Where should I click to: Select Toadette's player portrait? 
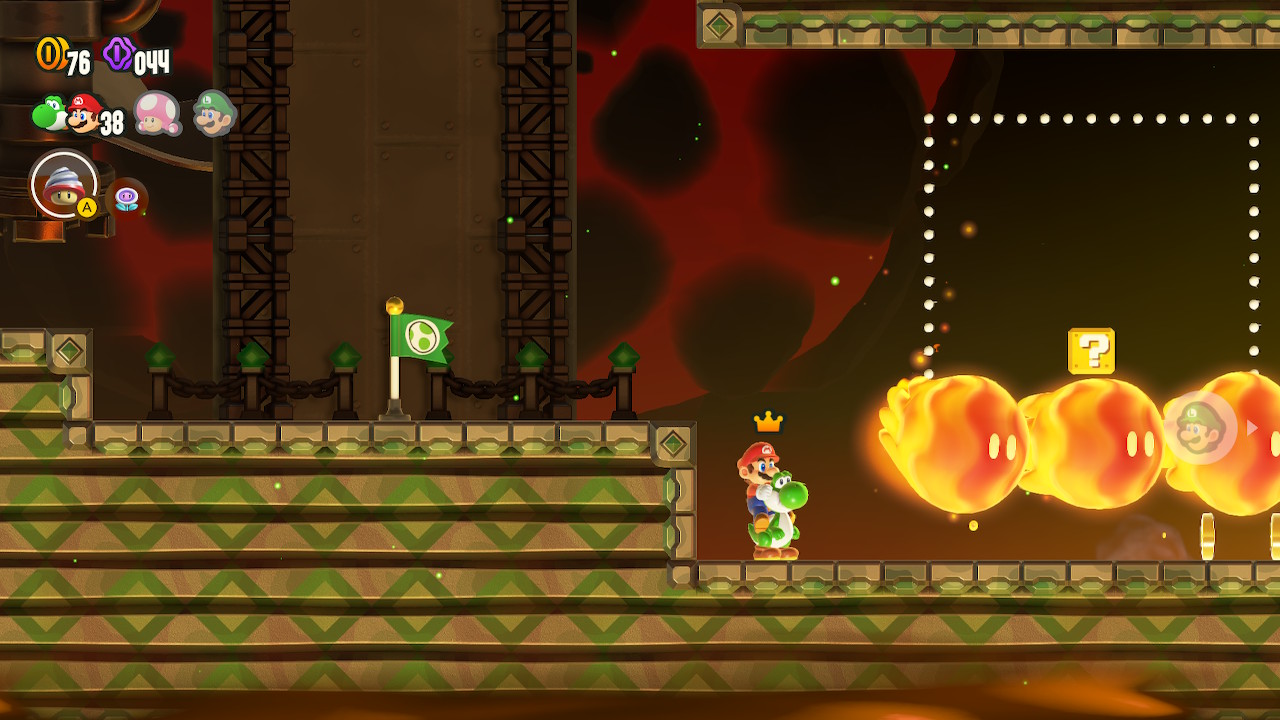click(x=156, y=113)
